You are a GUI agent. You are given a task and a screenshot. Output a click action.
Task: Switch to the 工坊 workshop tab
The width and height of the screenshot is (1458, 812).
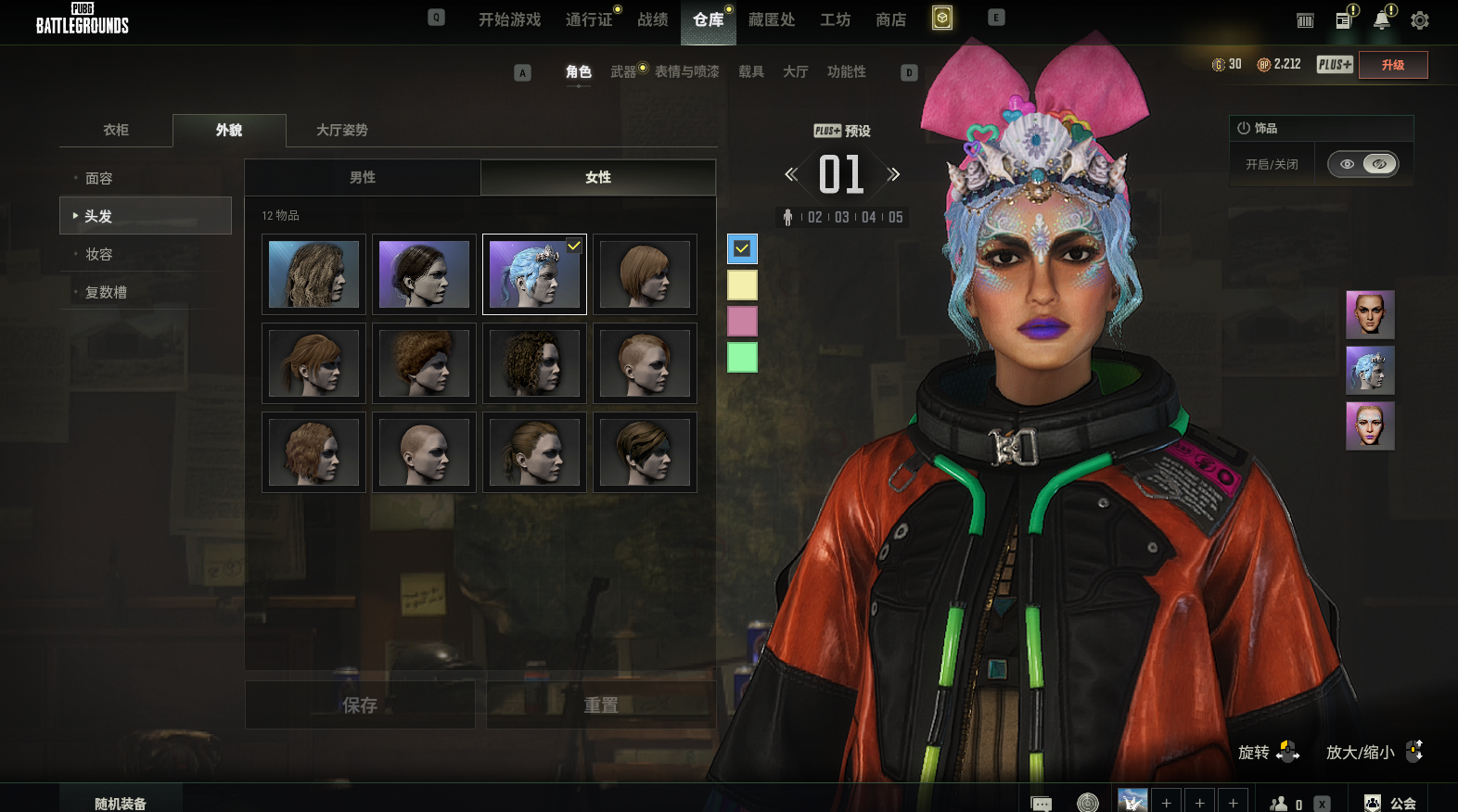[835, 19]
